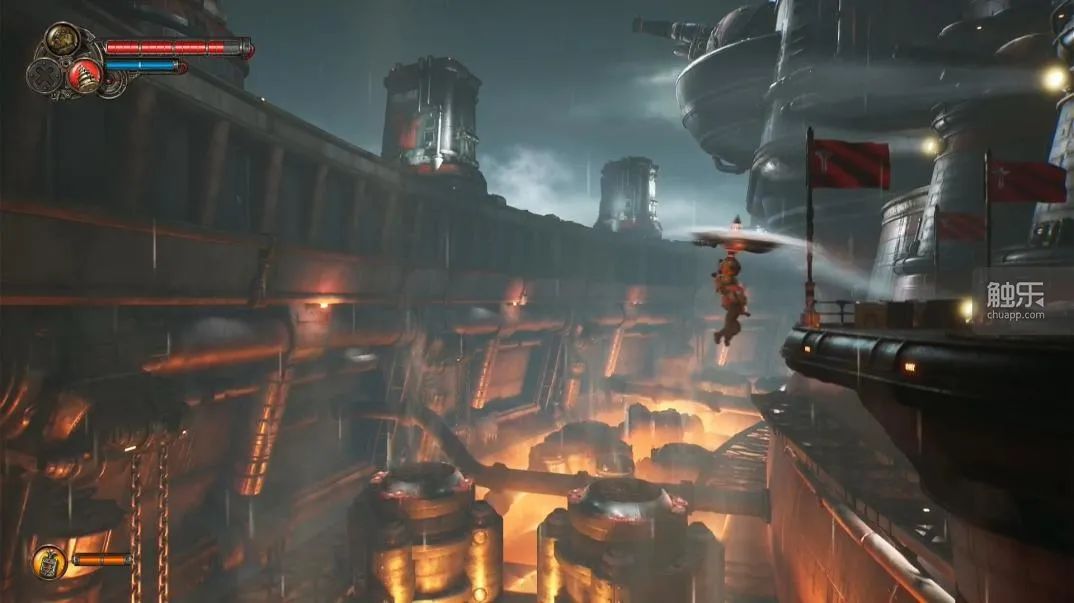Select the red drill weapon icon
This screenshot has height=603, width=1074.
click(x=85, y=75)
